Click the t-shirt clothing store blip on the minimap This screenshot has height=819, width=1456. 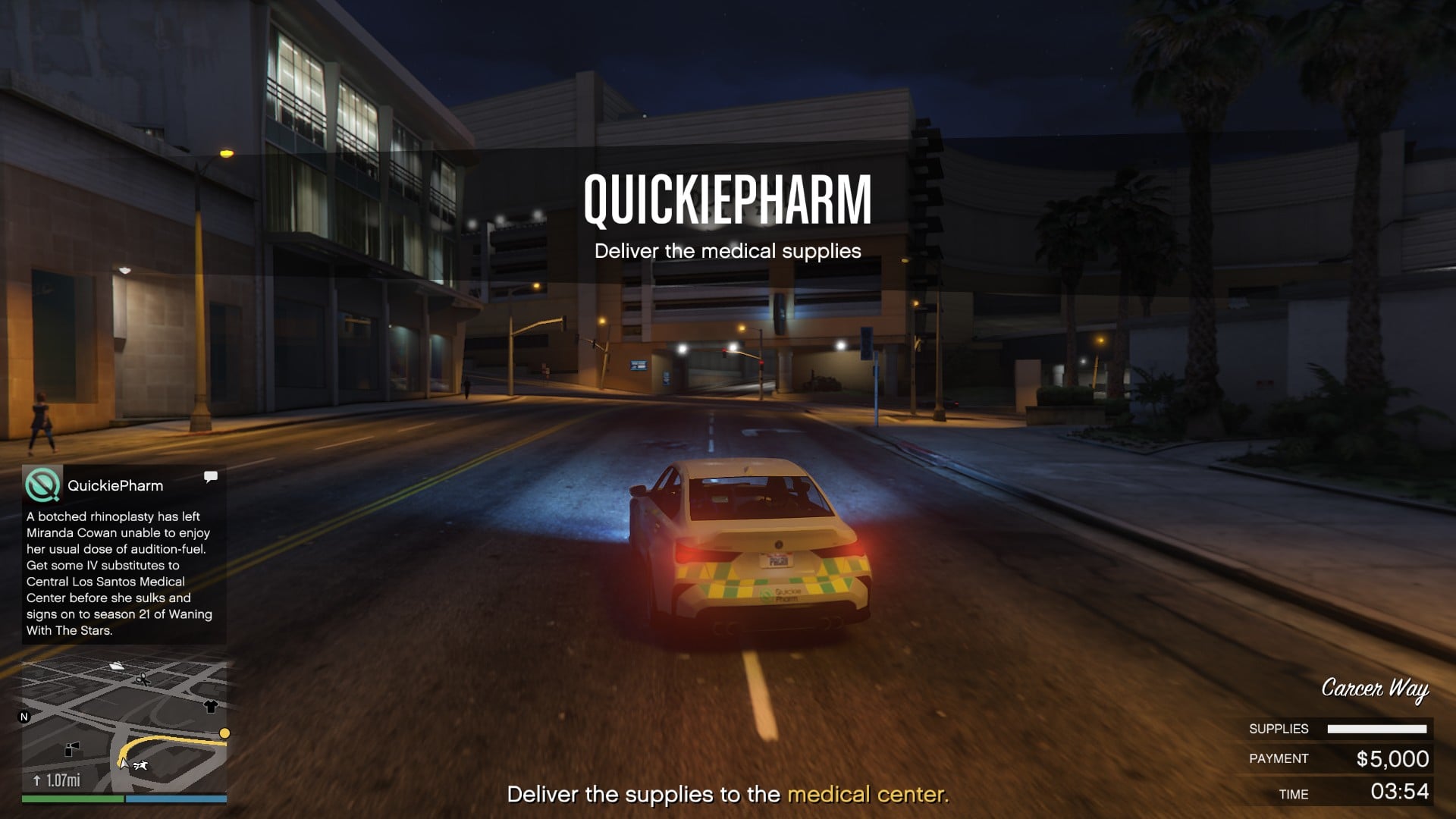(x=211, y=708)
